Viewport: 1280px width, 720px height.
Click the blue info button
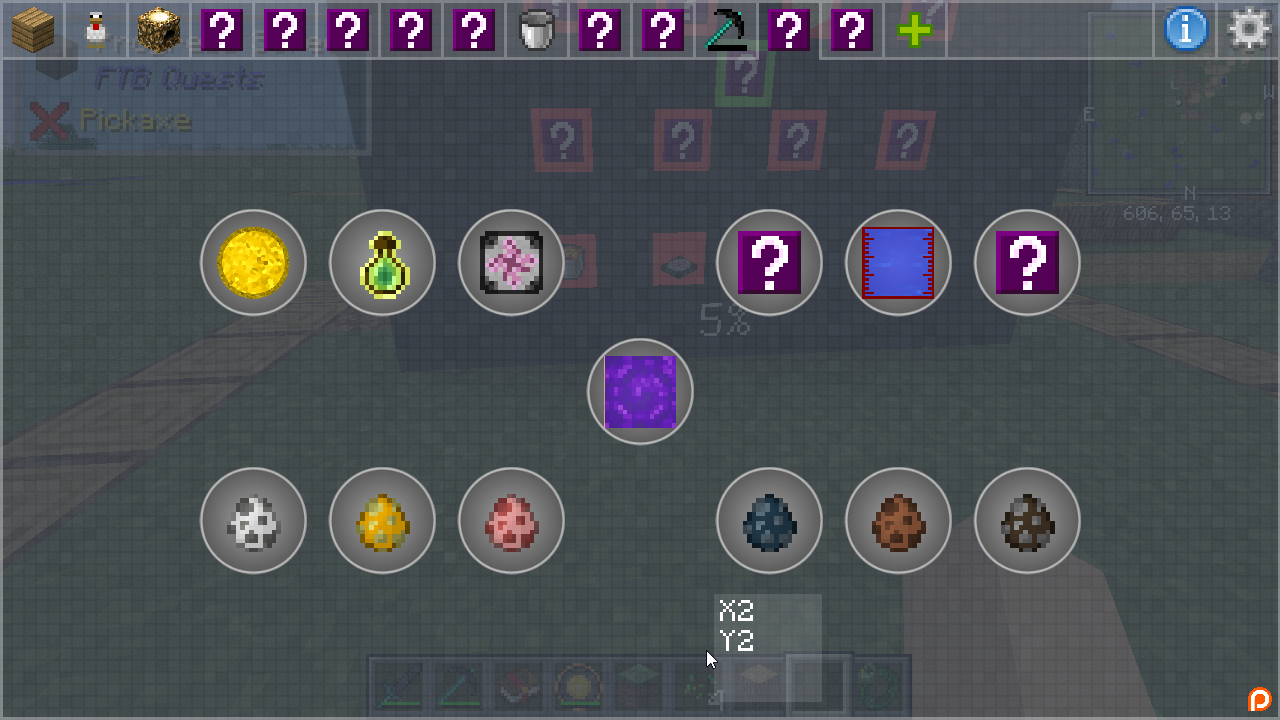pyautogui.click(x=1186, y=30)
